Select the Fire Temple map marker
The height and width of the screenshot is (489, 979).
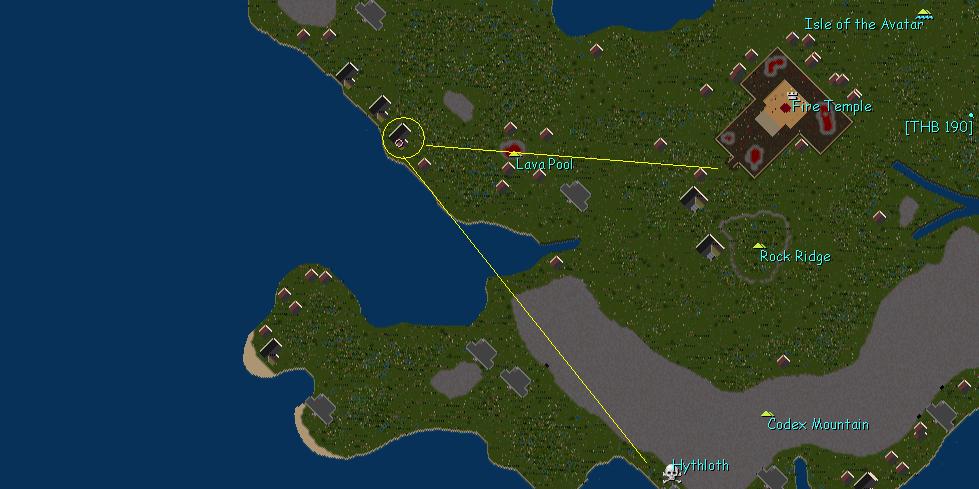point(793,95)
